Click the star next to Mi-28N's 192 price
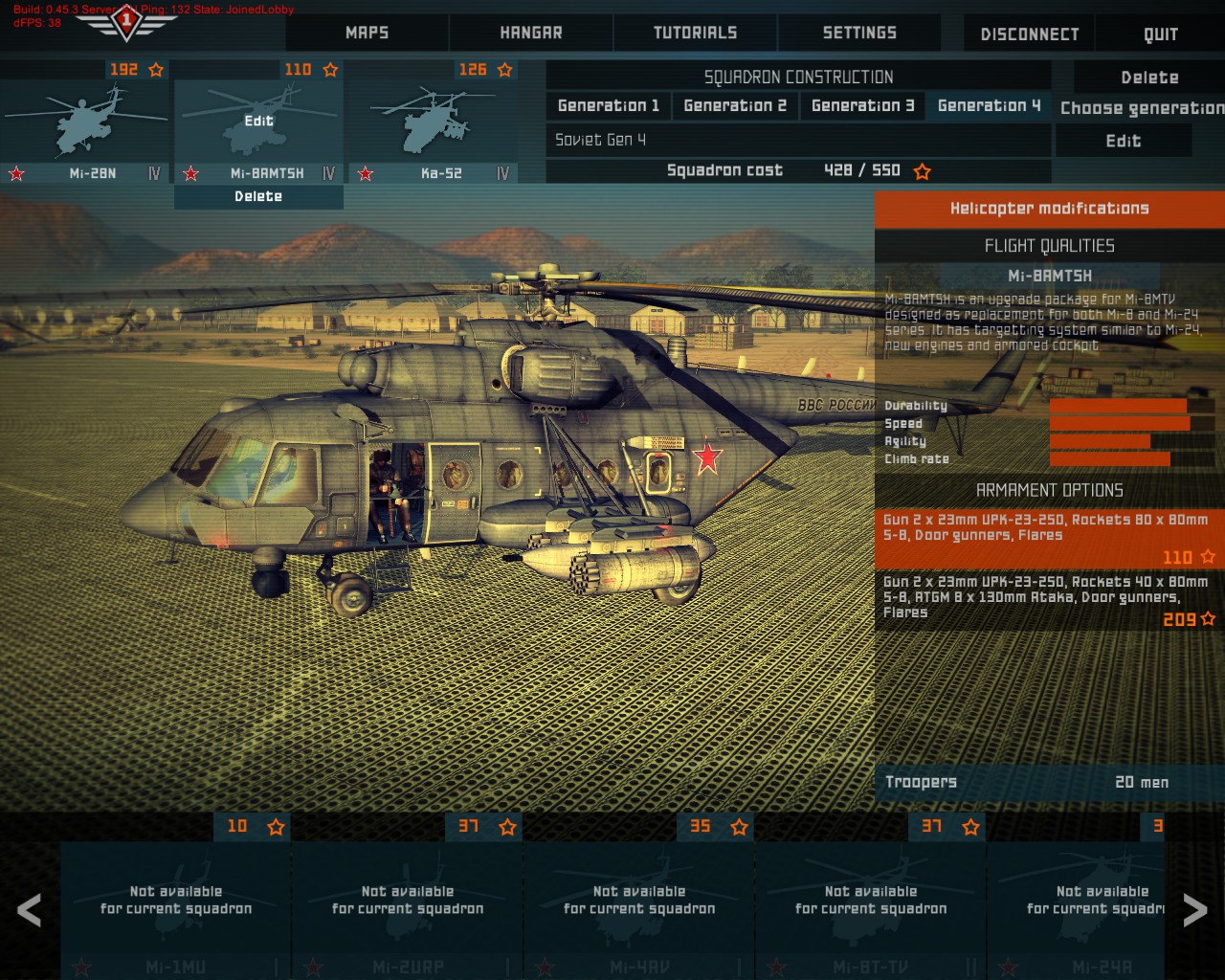 [x=156, y=70]
